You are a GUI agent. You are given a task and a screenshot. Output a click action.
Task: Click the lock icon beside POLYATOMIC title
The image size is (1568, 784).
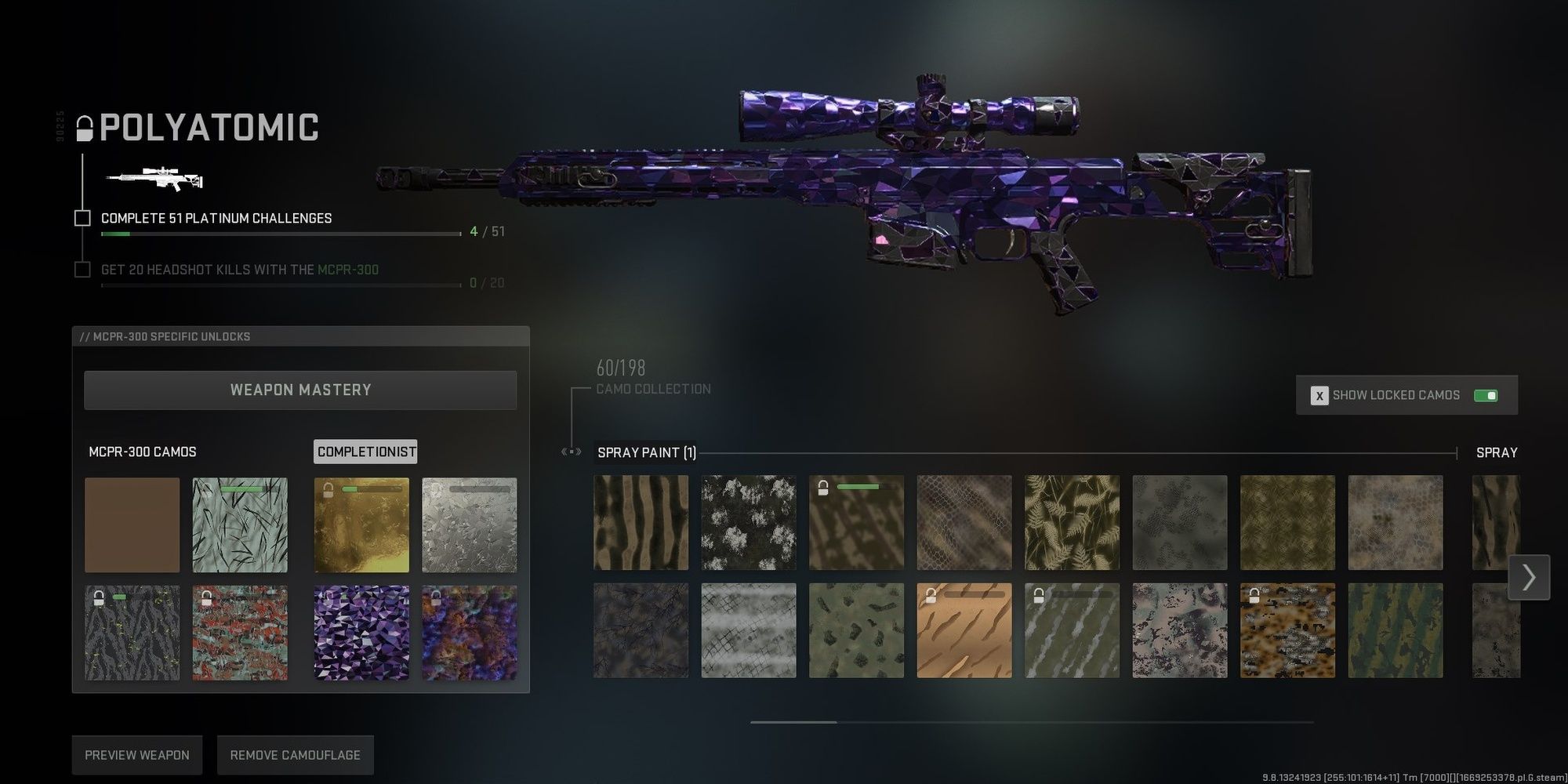pos(83,128)
